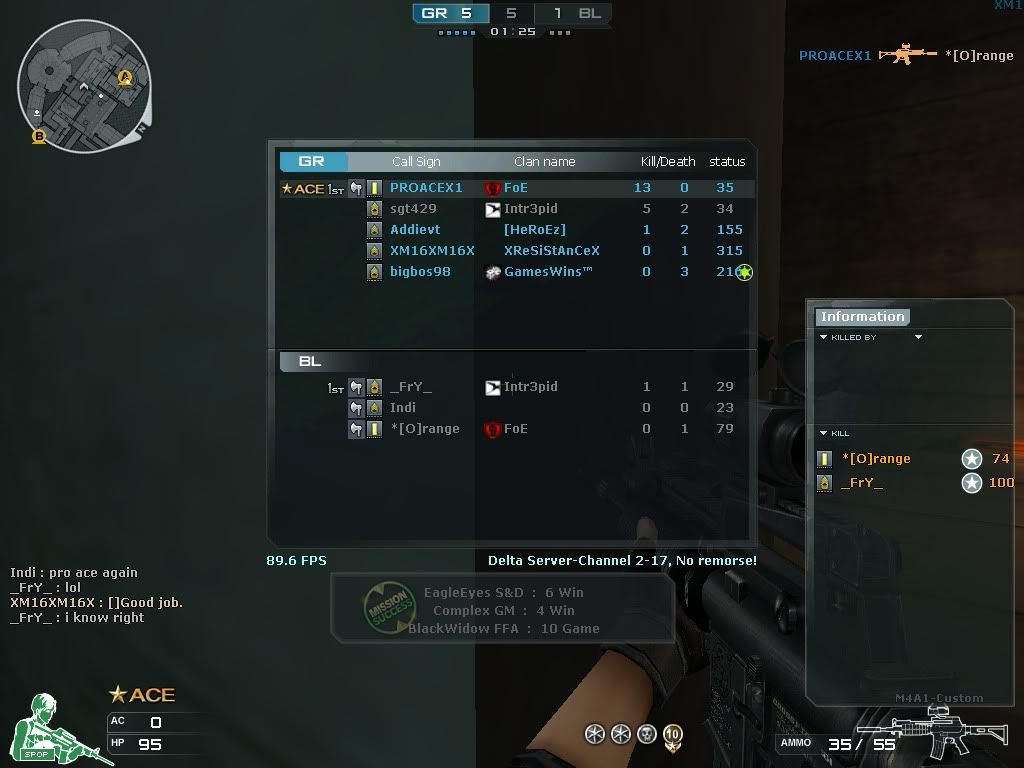Click the skull kill-streak medal
Viewport: 1024px width, 768px height.
coord(647,735)
